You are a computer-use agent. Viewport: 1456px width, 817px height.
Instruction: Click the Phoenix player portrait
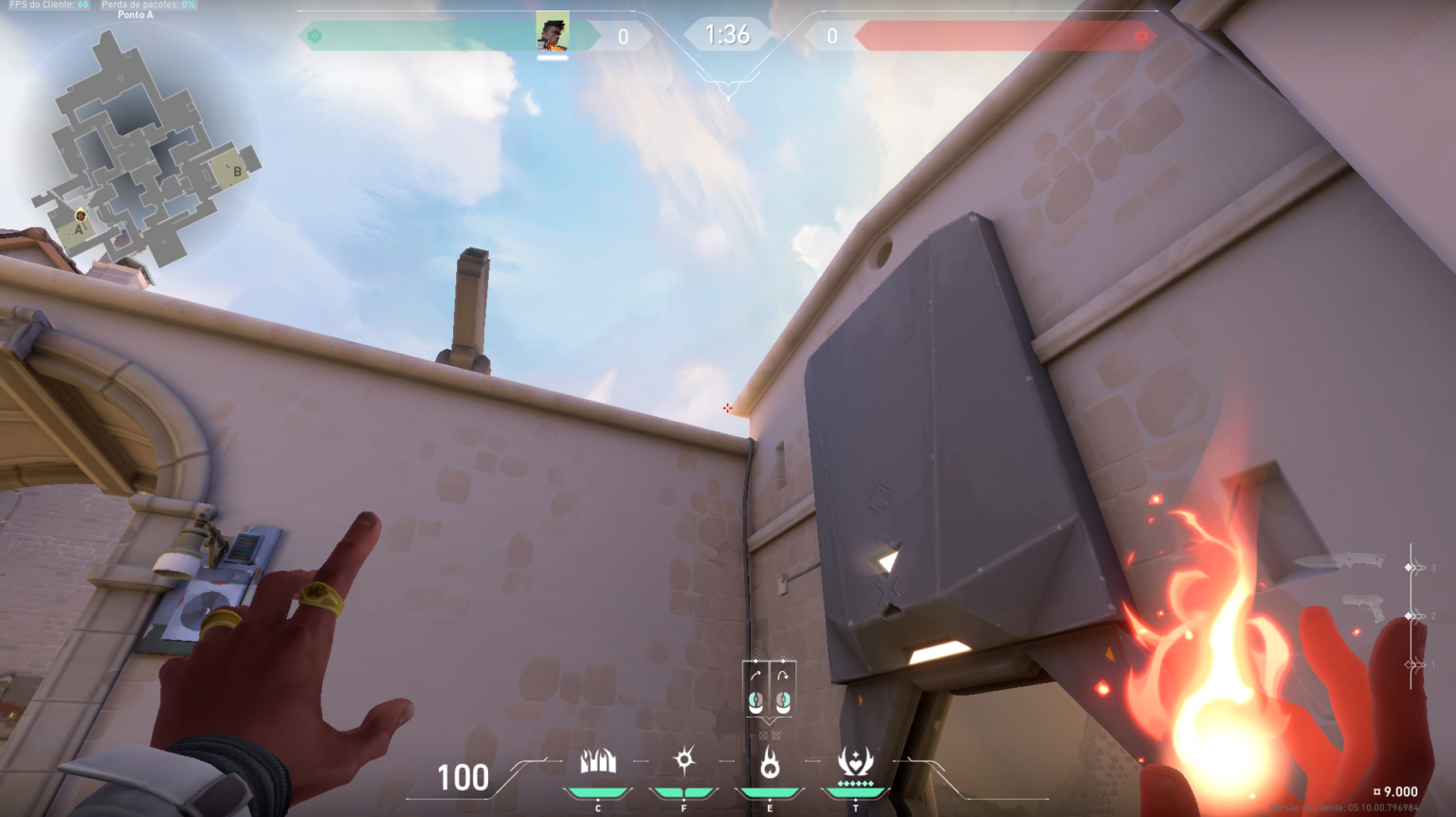pos(553,31)
